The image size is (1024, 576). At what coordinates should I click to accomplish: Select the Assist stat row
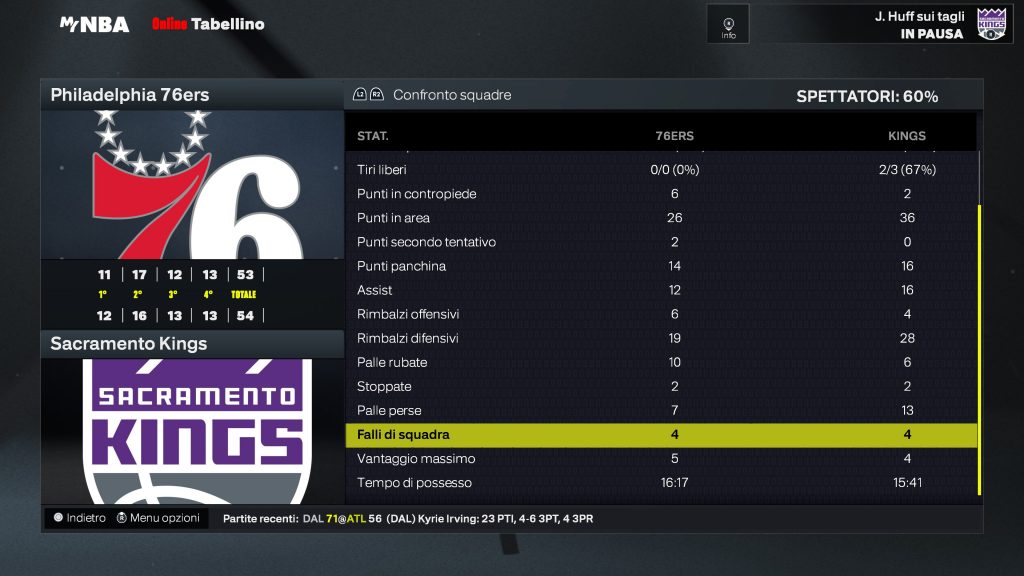(x=660, y=290)
